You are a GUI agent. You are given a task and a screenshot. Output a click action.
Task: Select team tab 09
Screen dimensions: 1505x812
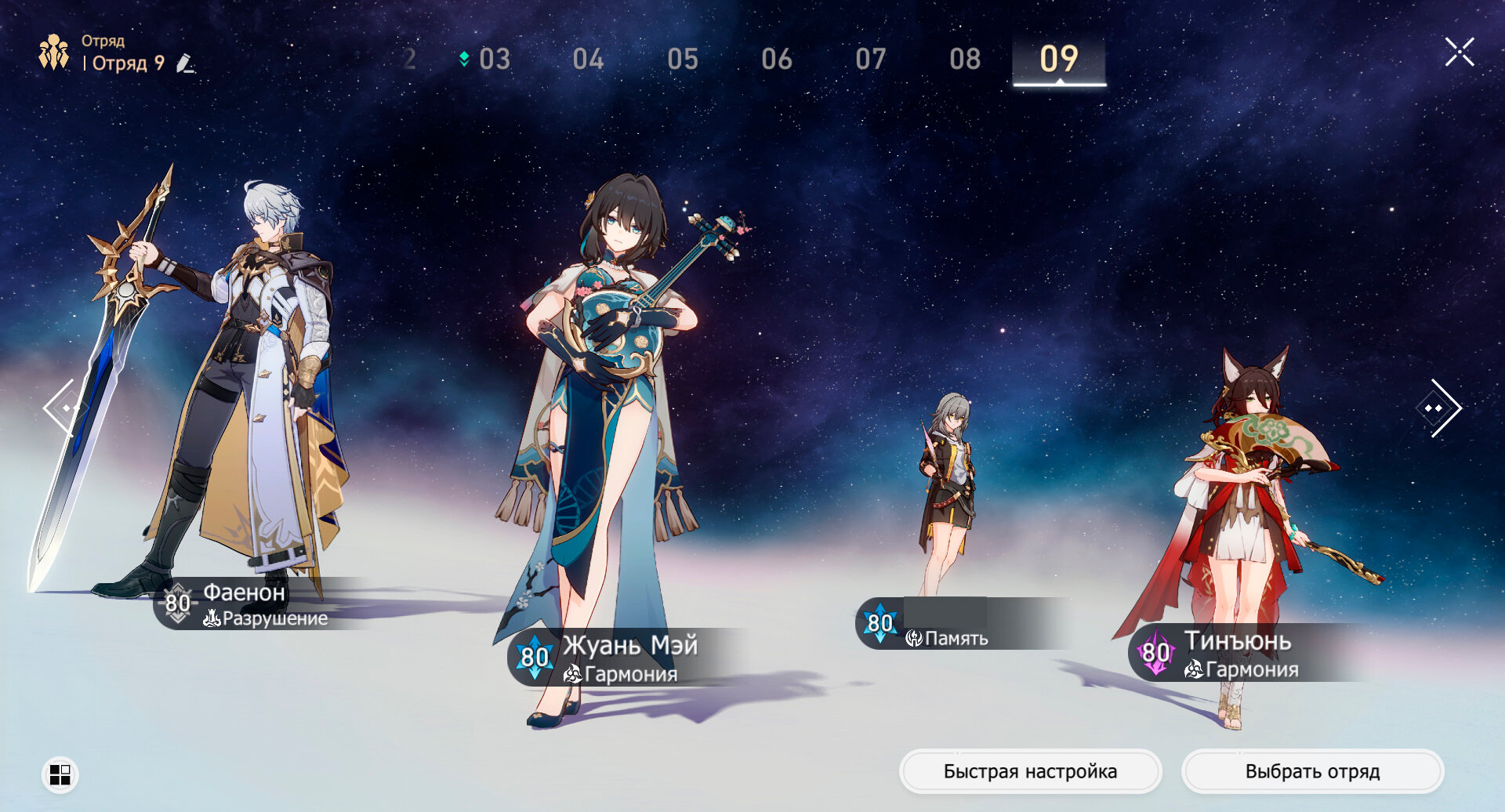click(x=1059, y=60)
